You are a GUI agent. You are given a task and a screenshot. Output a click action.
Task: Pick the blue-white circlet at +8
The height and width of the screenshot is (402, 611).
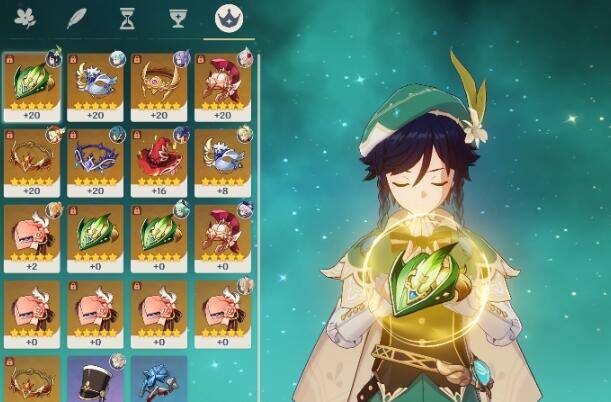222,160
